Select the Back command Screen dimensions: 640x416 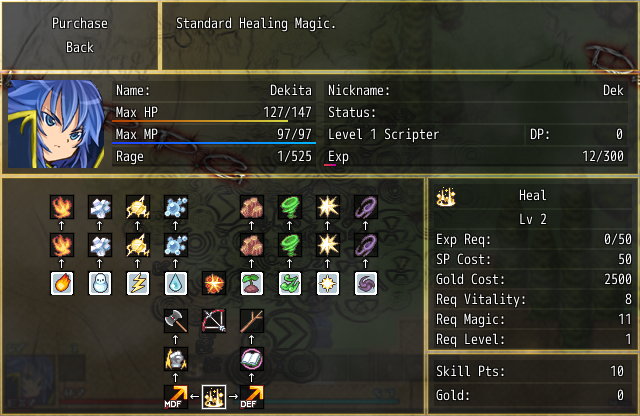tap(80, 47)
